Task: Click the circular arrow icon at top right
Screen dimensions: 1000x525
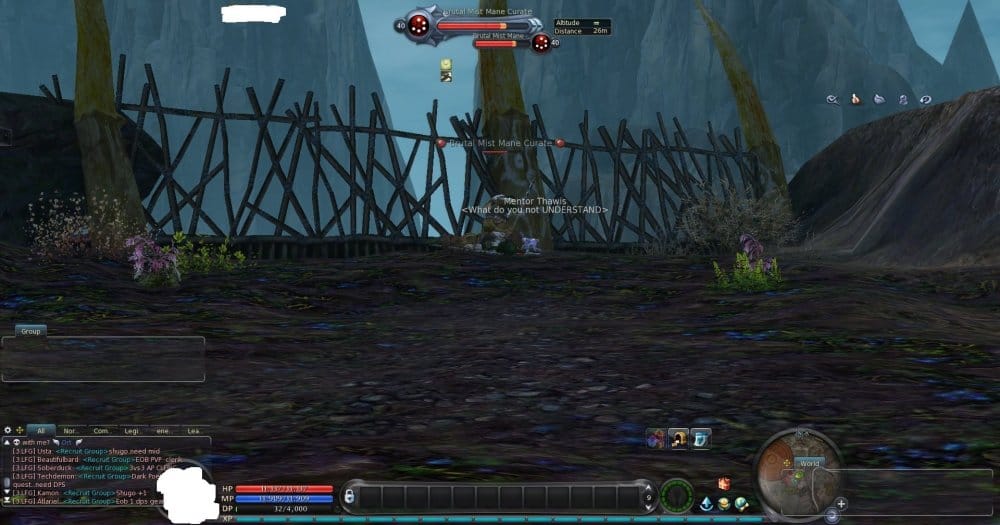Action: 926,99
